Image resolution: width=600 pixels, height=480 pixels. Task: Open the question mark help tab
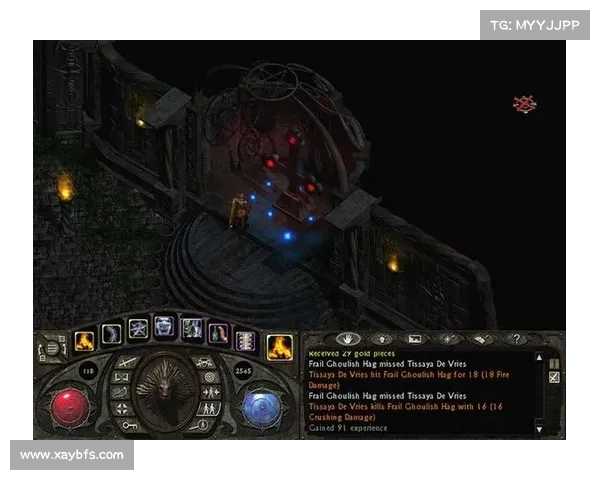516,339
